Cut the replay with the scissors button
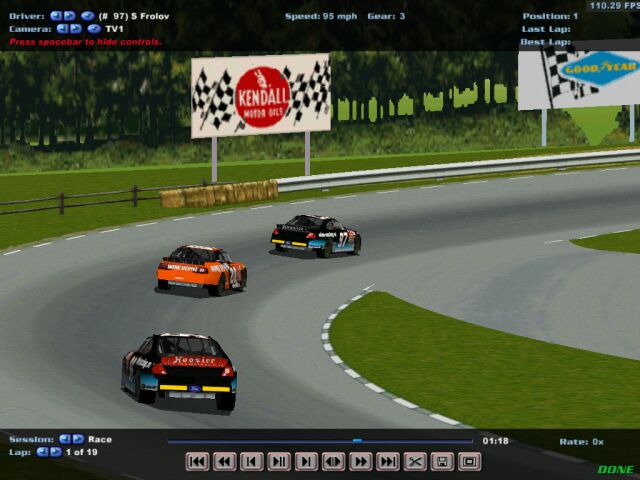Image resolution: width=640 pixels, height=480 pixels. 415,461
